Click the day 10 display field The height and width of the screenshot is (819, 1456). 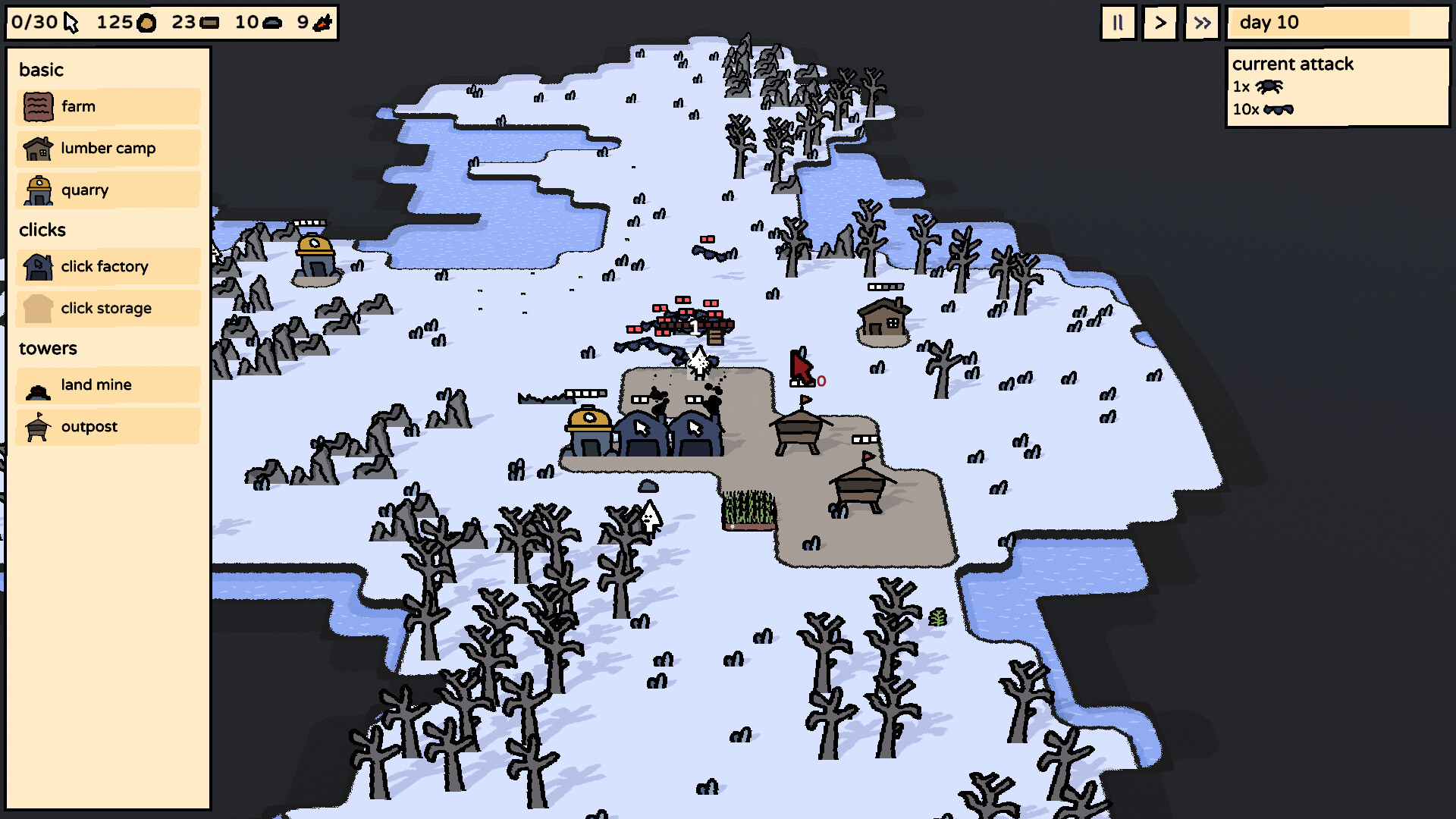pos(1337,24)
